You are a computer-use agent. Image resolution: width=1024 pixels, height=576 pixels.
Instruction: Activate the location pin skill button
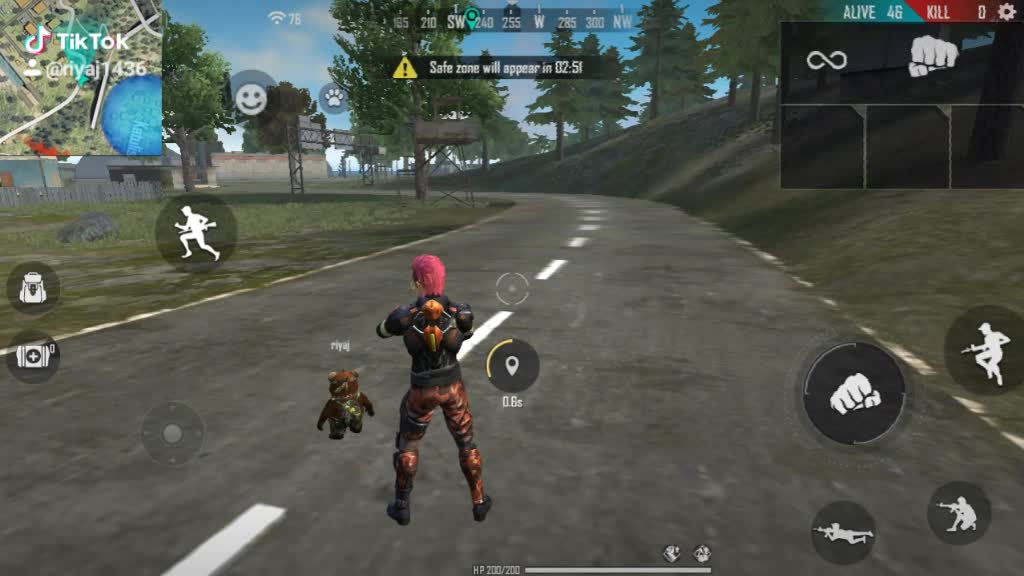click(x=513, y=366)
